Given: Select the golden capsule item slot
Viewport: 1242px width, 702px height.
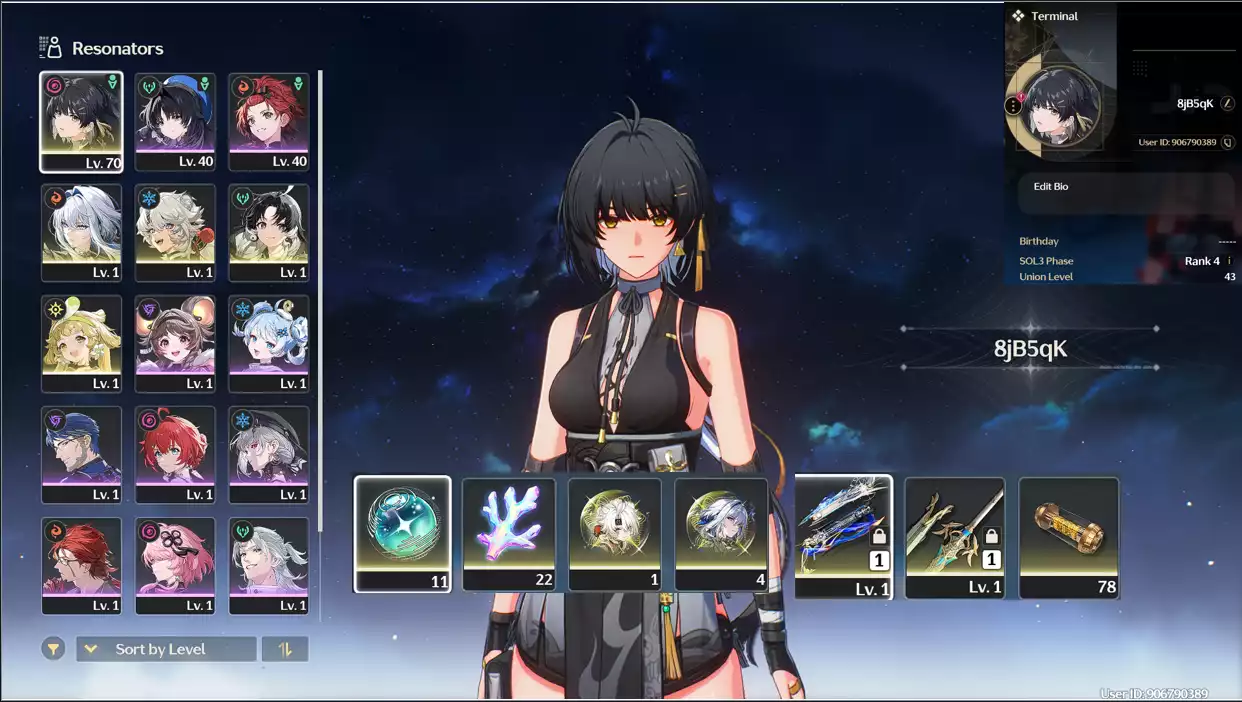Looking at the screenshot, I should click(x=1068, y=537).
